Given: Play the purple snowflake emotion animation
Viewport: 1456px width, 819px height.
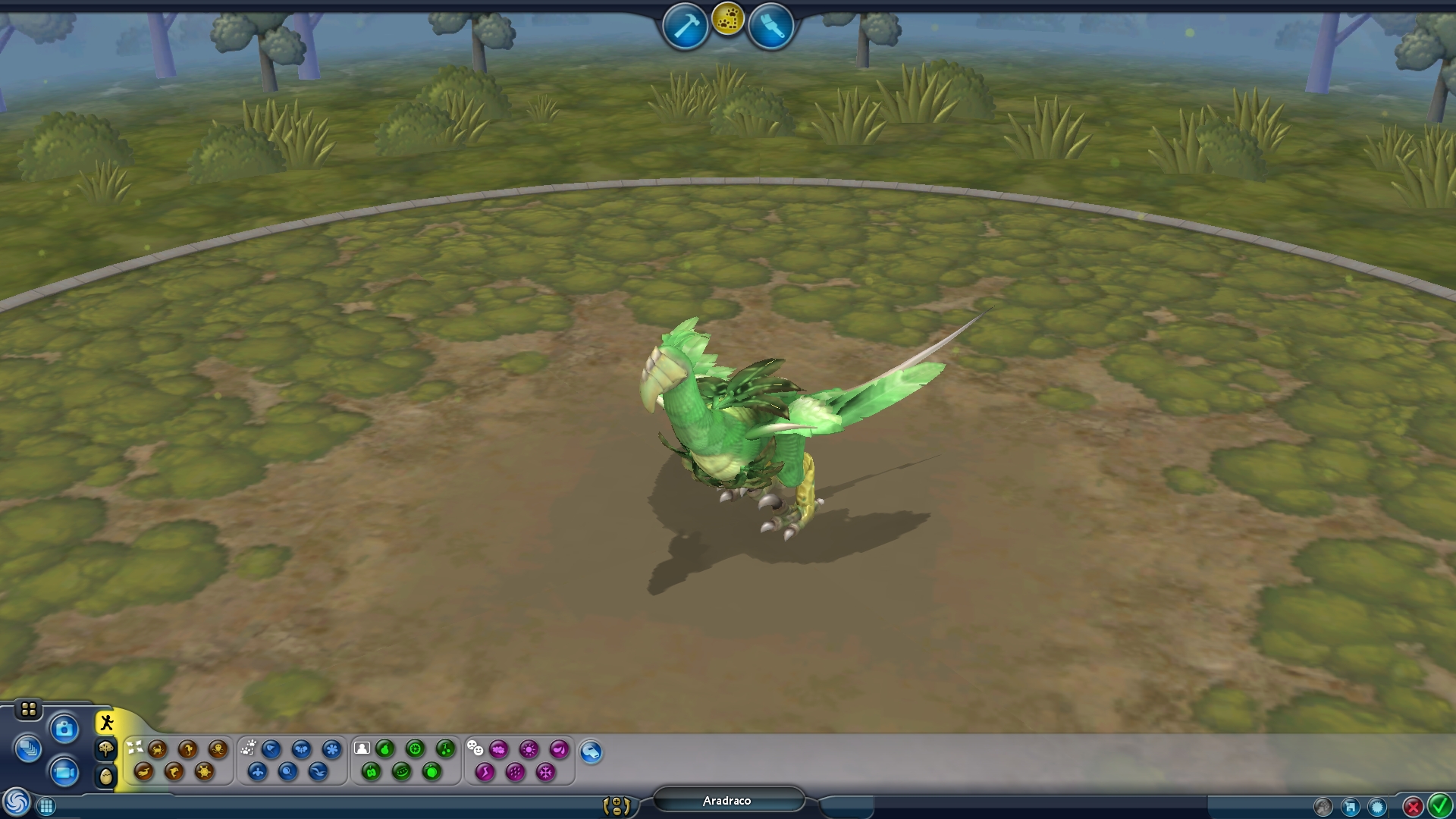Looking at the screenshot, I should (x=545, y=772).
